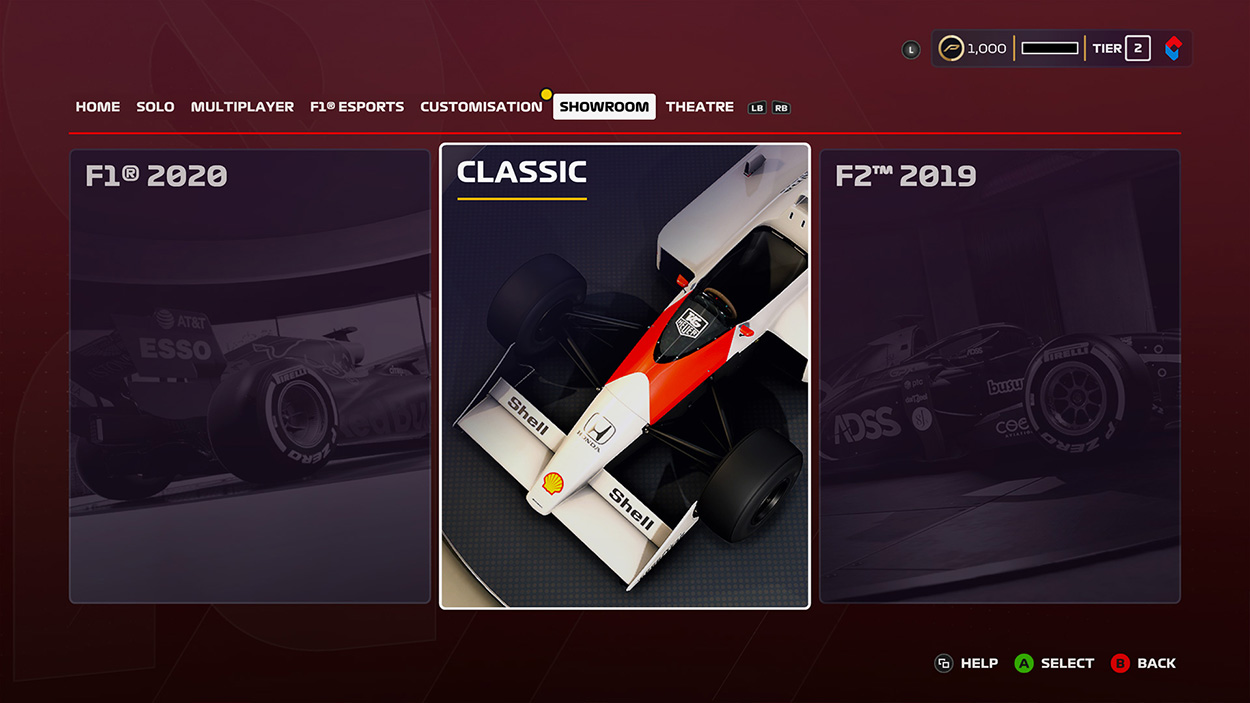Select the F1 ESPORTS tab
The width and height of the screenshot is (1250, 703).
[x=357, y=107]
